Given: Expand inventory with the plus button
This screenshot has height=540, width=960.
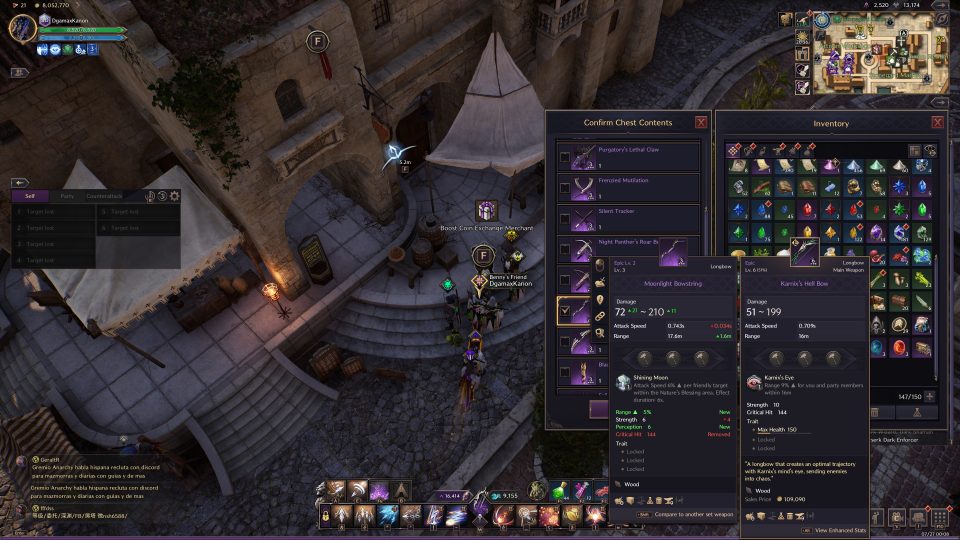Looking at the screenshot, I should pos(930,396).
